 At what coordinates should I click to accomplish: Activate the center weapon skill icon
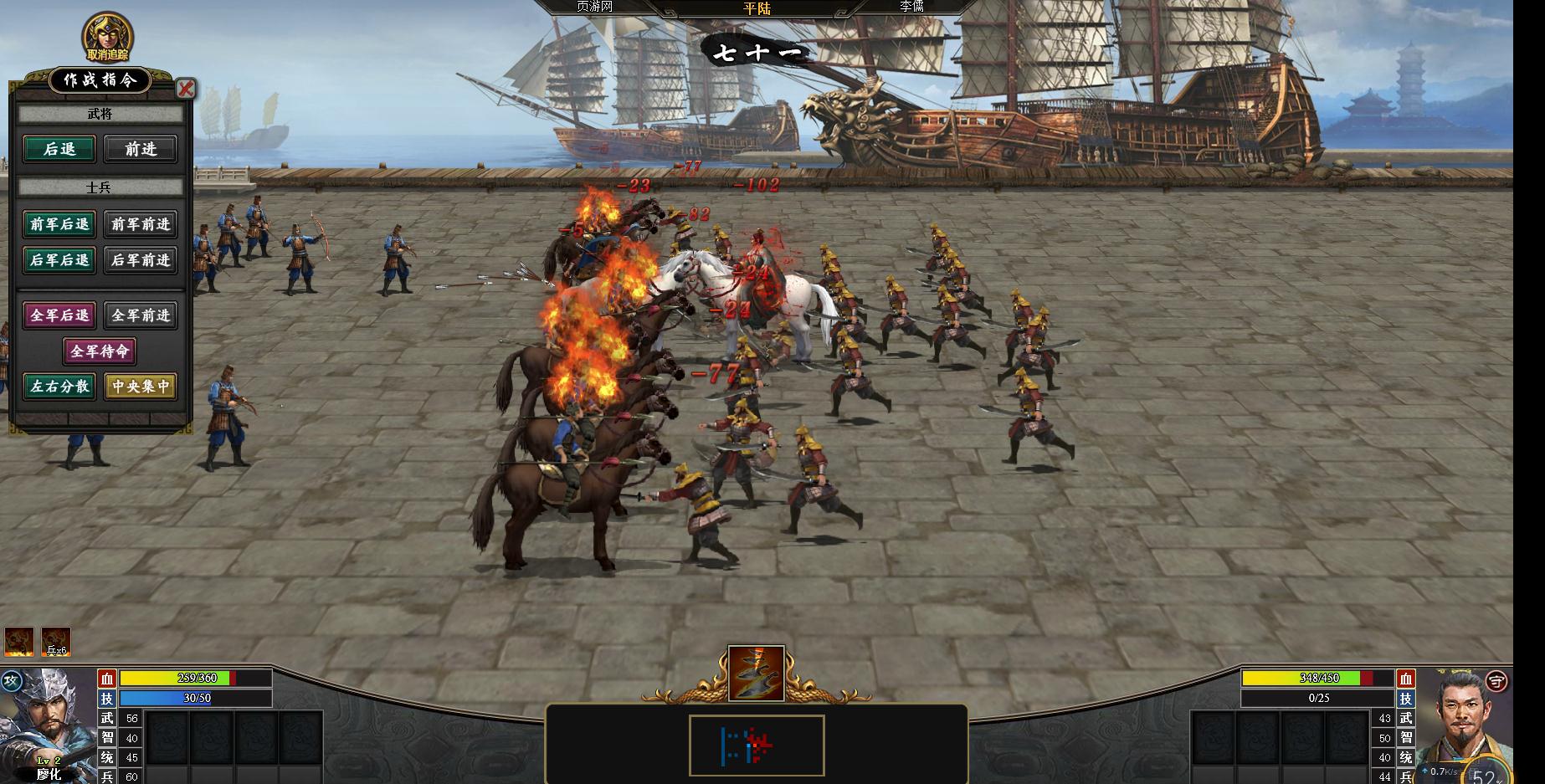pyautogui.click(x=756, y=673)
